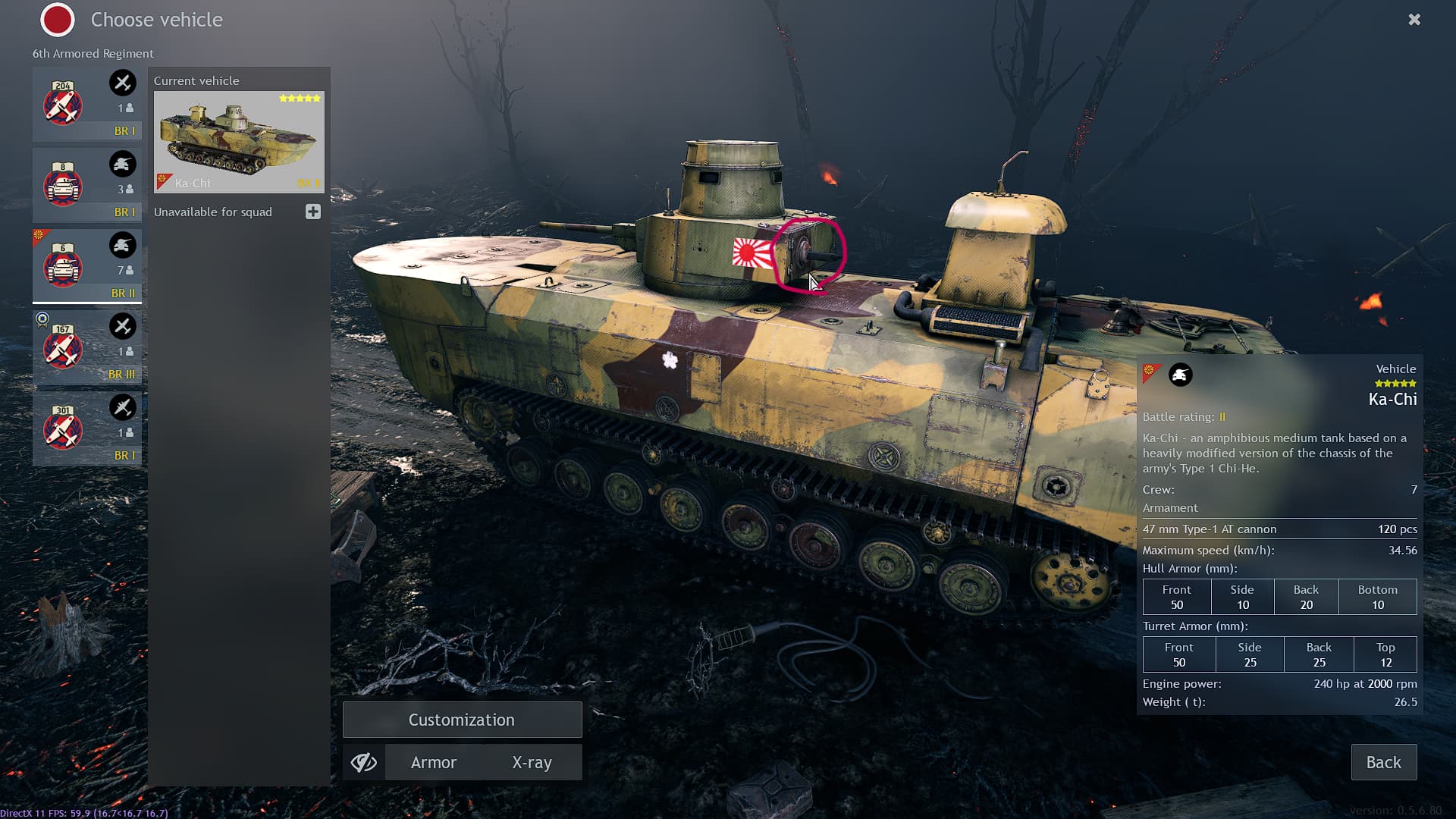The image size is (1456, 819).
Task: Switch to Armor view
Action: [434, 762]
